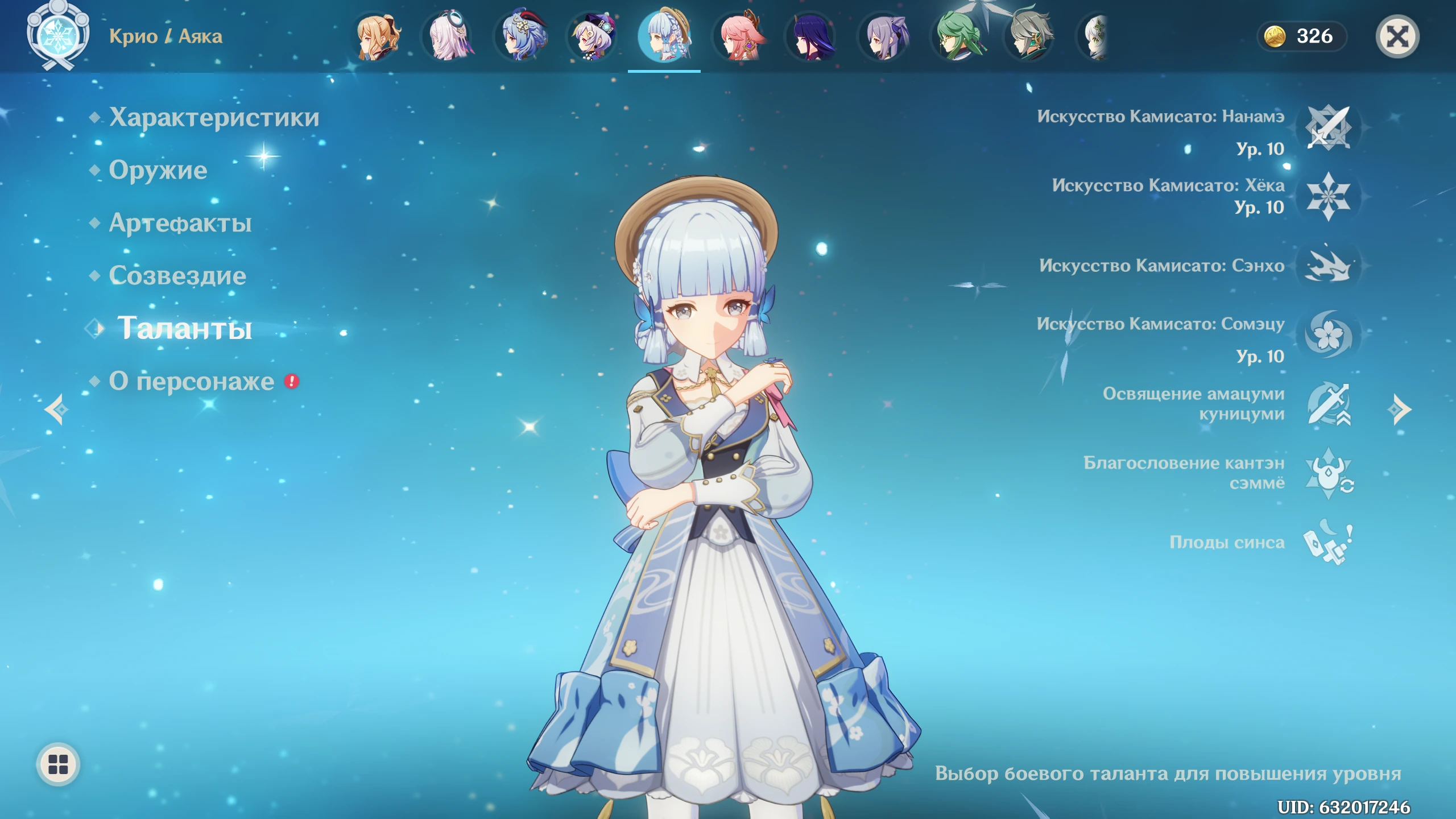This screenshot has width=1456, height=819.
Task: Select the Оружие menu entry
Action: [158, 170]
